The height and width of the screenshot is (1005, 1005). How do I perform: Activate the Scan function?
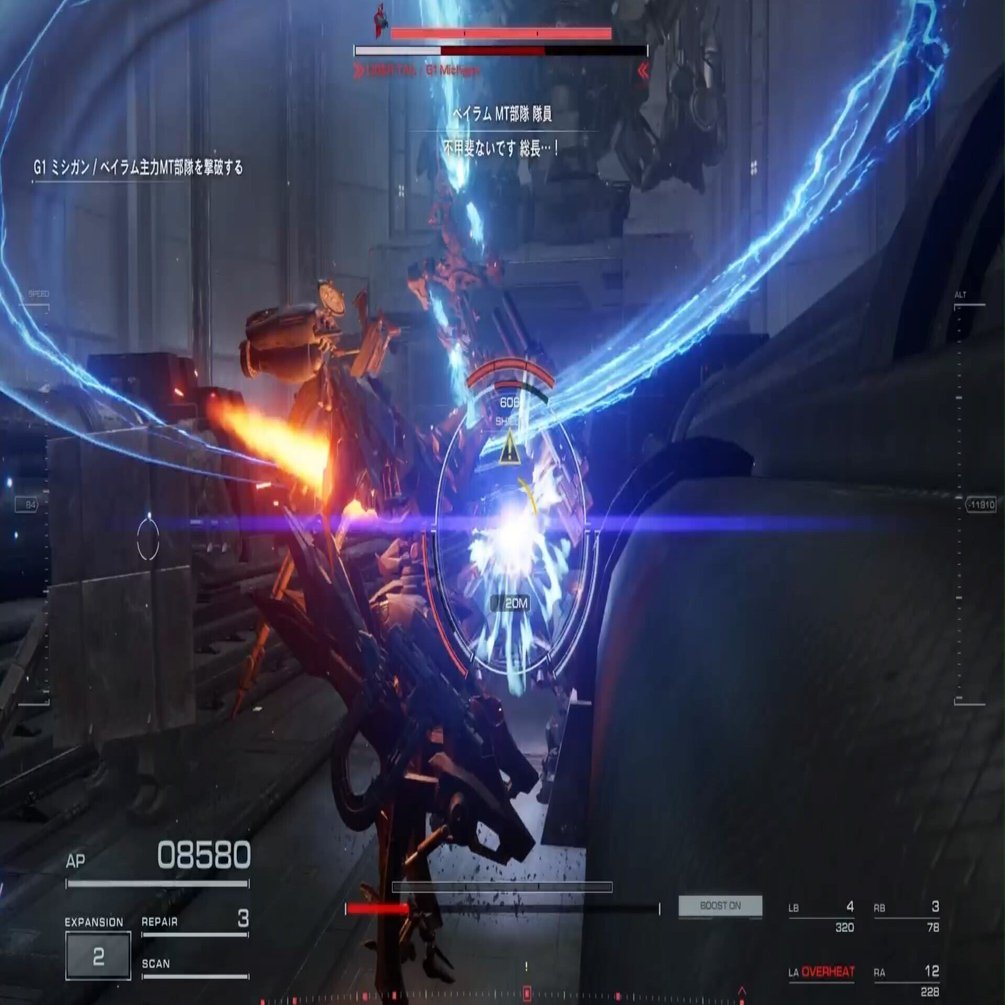point(195,965)
